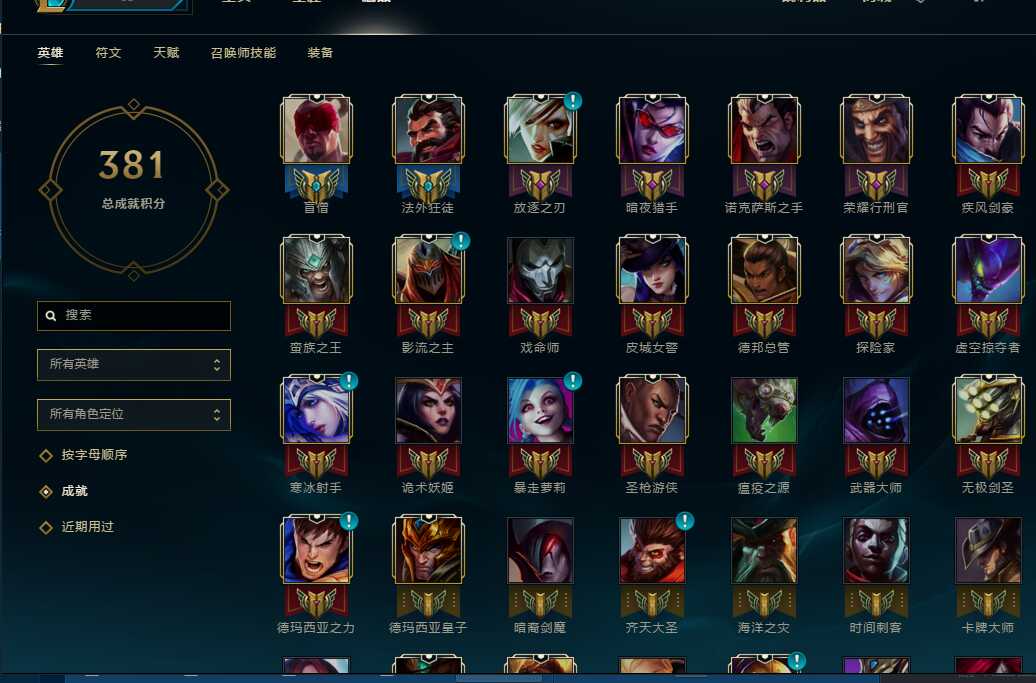Image resolution: width=1036 pixels, height=683 pixels.
Task: Select the 影流之主 champion tile
Action: pyautogui.click(x=428, y=271)
